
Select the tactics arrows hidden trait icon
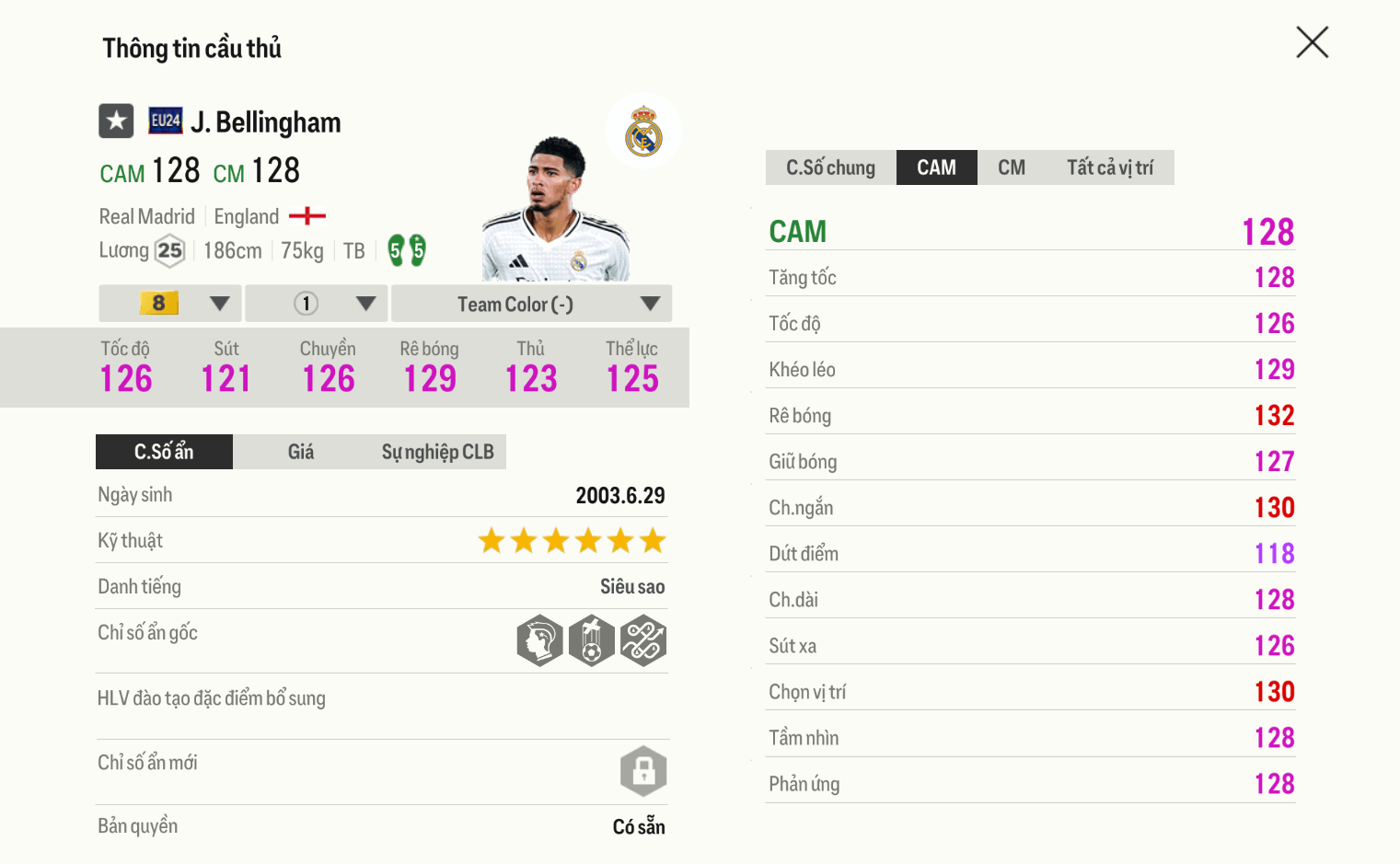(643, 640)
